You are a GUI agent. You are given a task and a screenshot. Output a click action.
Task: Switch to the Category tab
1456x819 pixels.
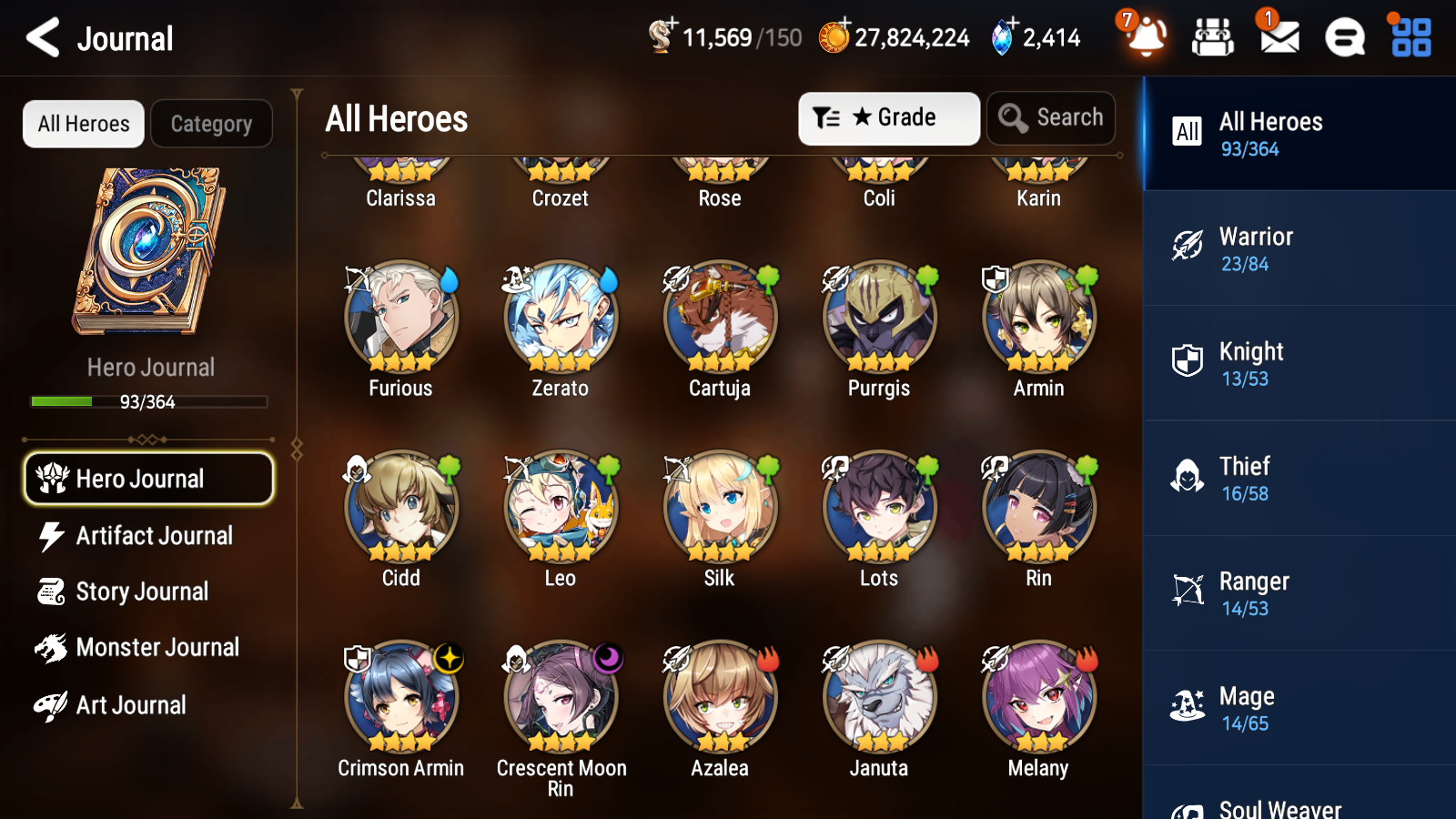click(x=211, y=124)
